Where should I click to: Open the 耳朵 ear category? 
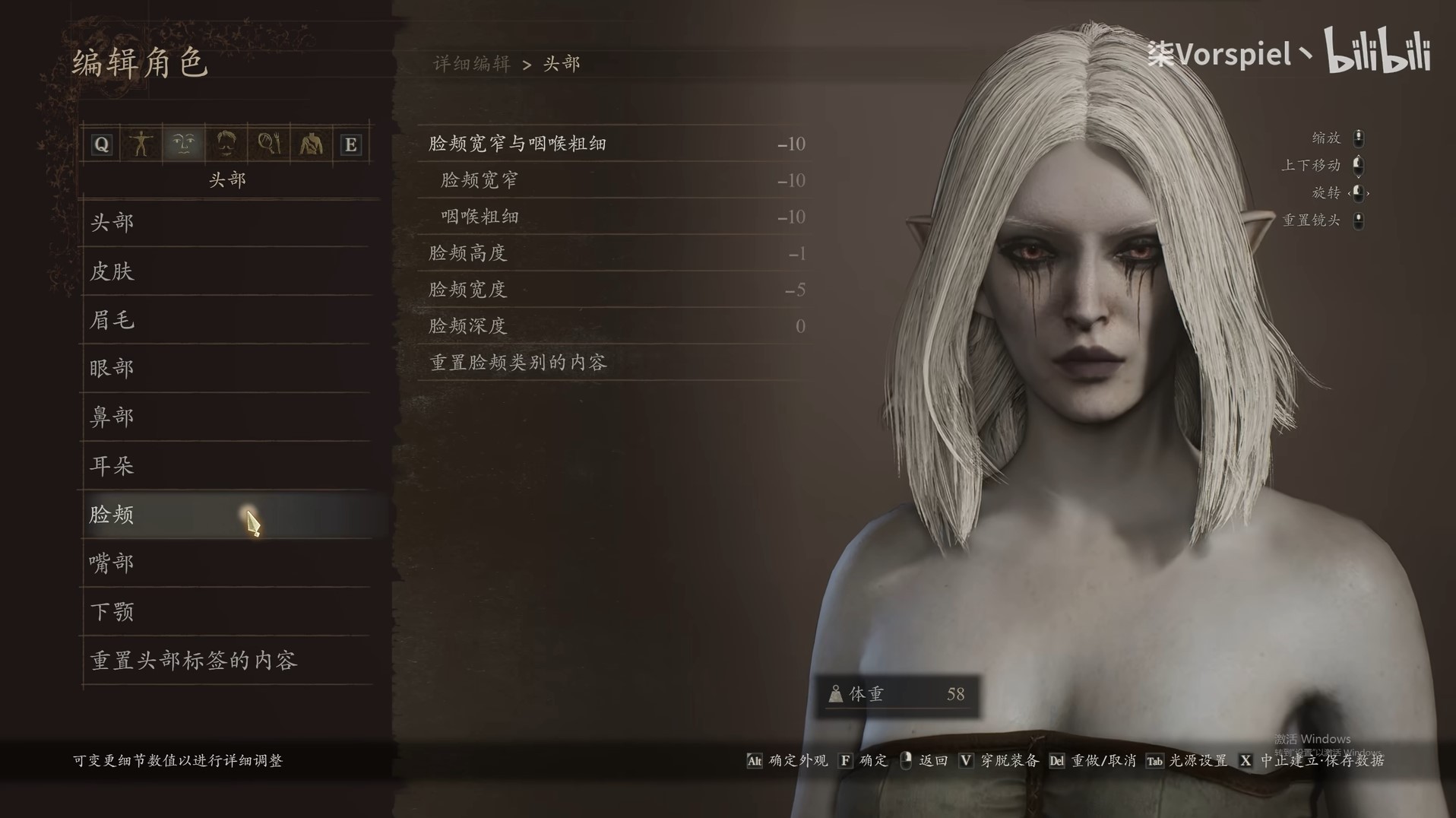pyautogui.click(x=112, y=466)
